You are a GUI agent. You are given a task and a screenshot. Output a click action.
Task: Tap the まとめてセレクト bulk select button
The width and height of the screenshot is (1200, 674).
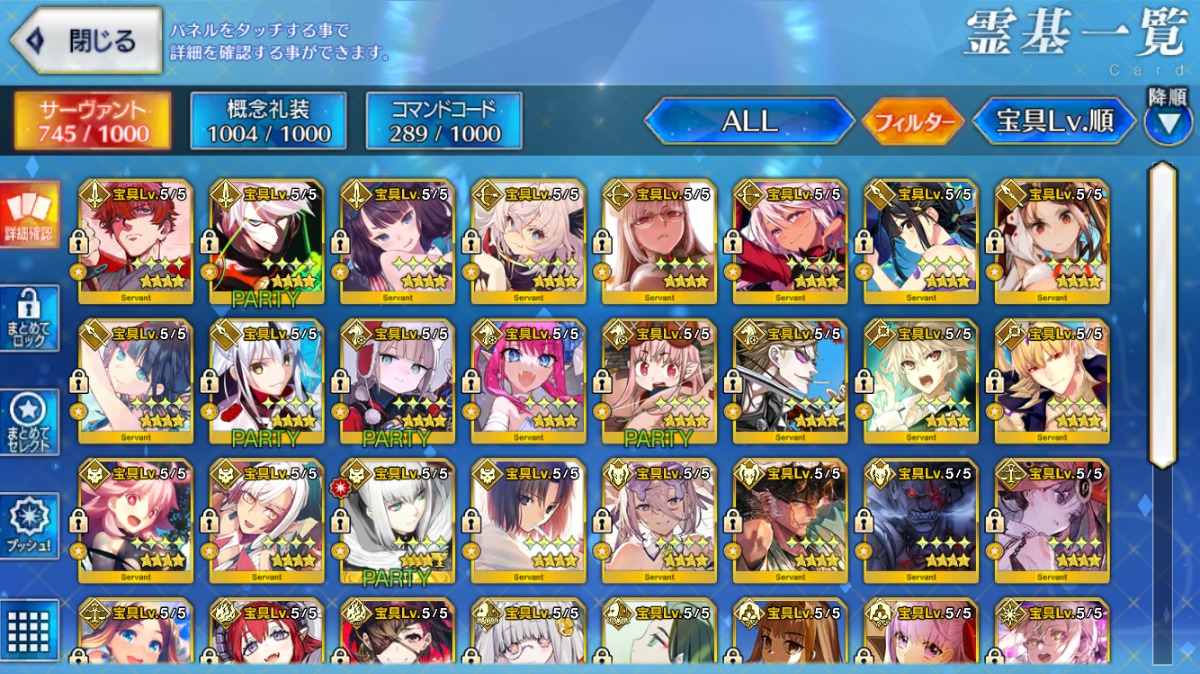[x=28, y=423]
